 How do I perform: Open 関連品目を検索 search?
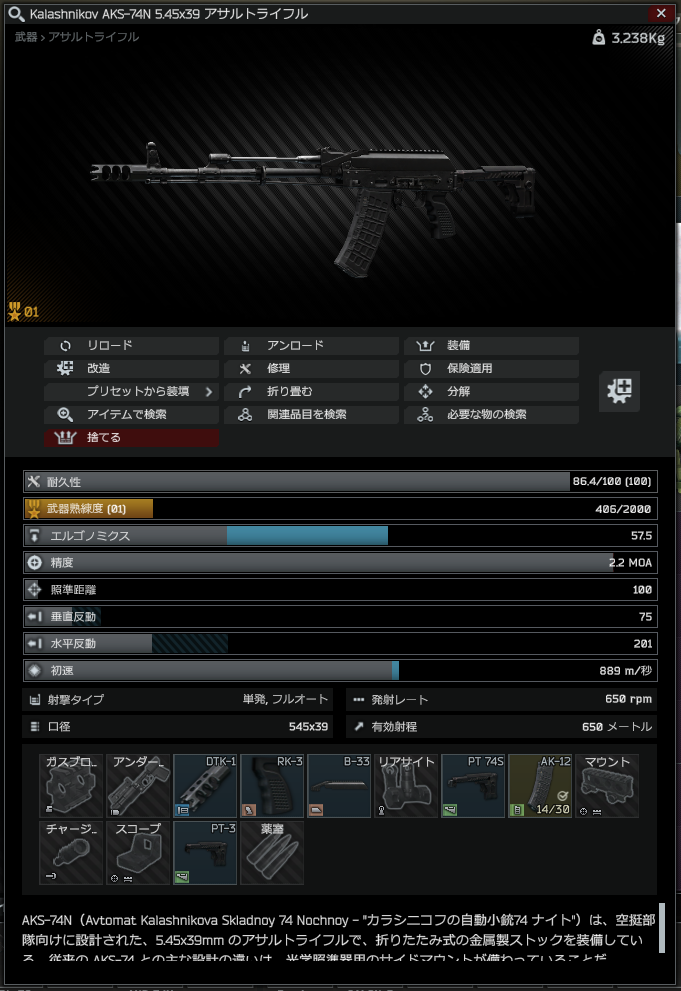click(x=311, y=415)
